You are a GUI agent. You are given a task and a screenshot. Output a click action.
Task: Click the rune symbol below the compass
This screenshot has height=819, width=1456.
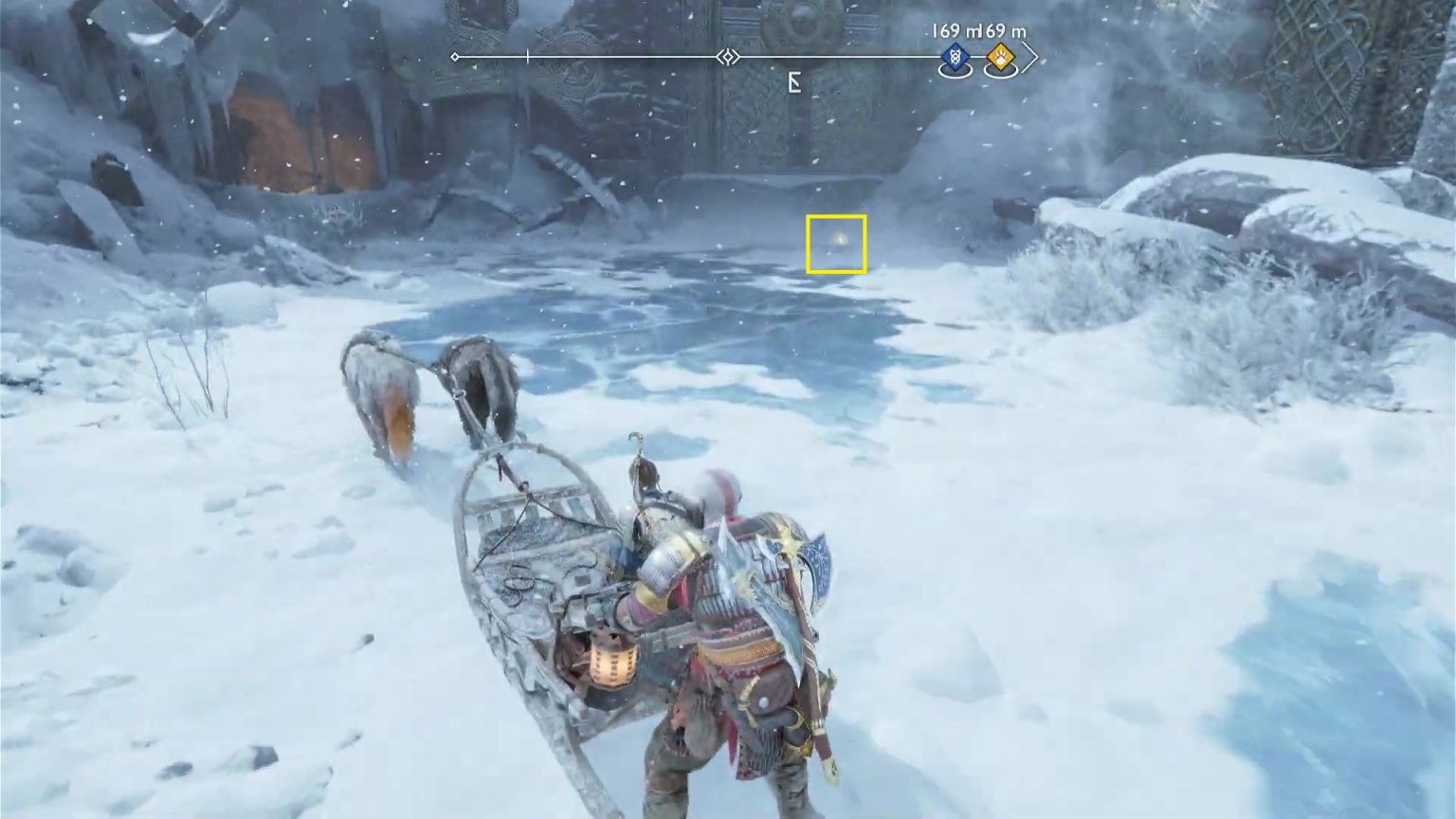tap(794, 82)
